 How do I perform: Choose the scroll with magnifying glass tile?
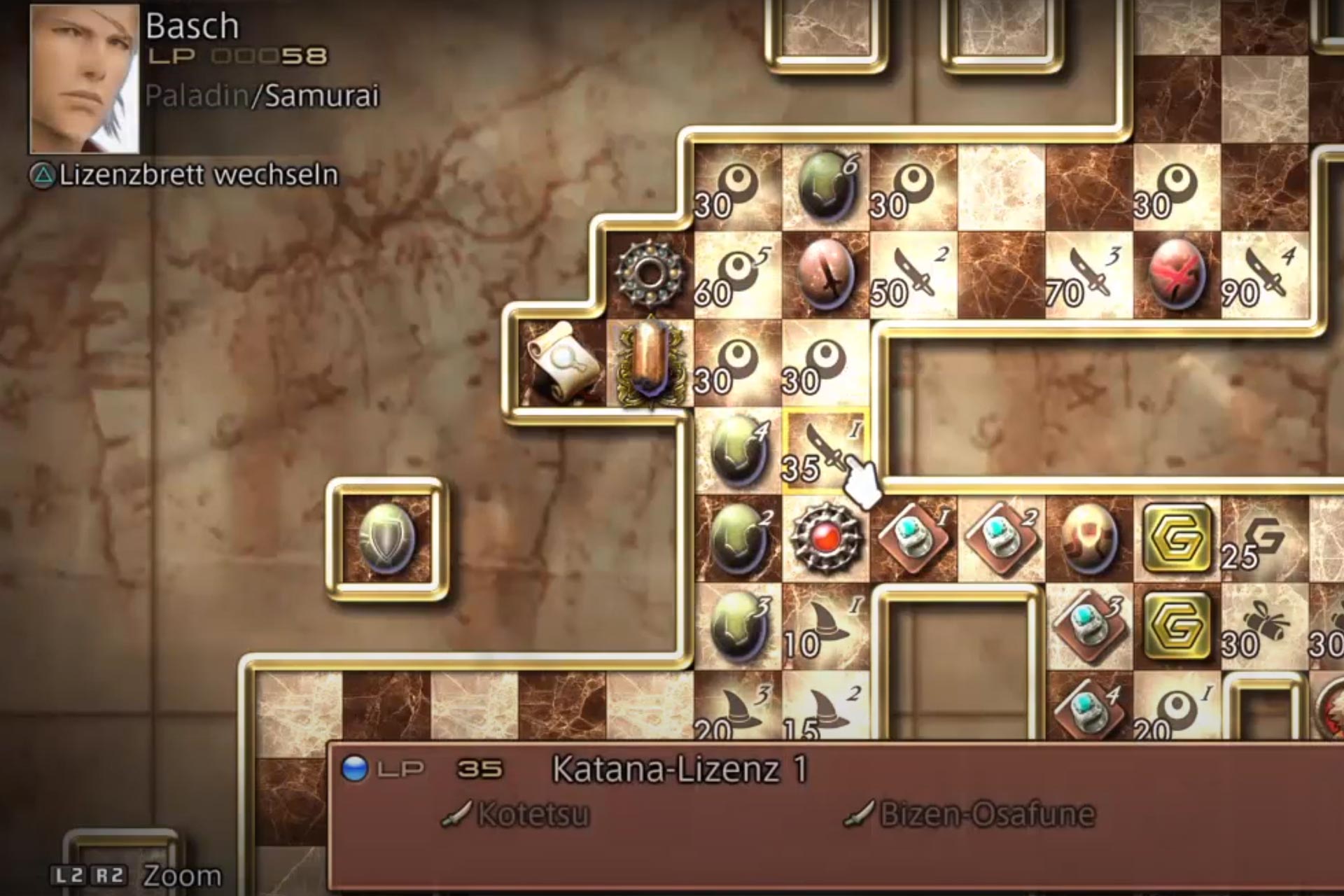(x=562, y=363)
